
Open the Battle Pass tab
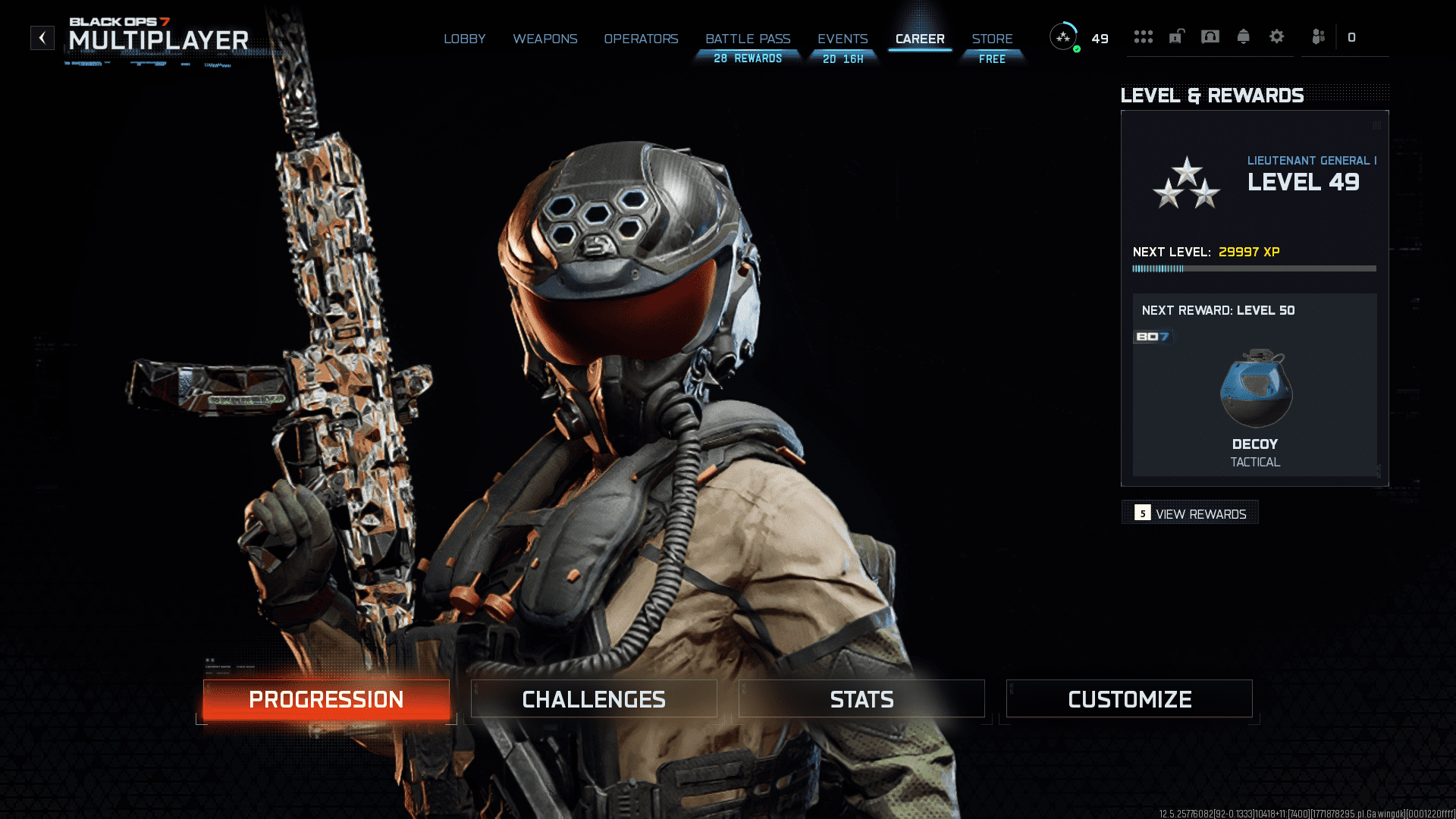(x=748, y=39)
